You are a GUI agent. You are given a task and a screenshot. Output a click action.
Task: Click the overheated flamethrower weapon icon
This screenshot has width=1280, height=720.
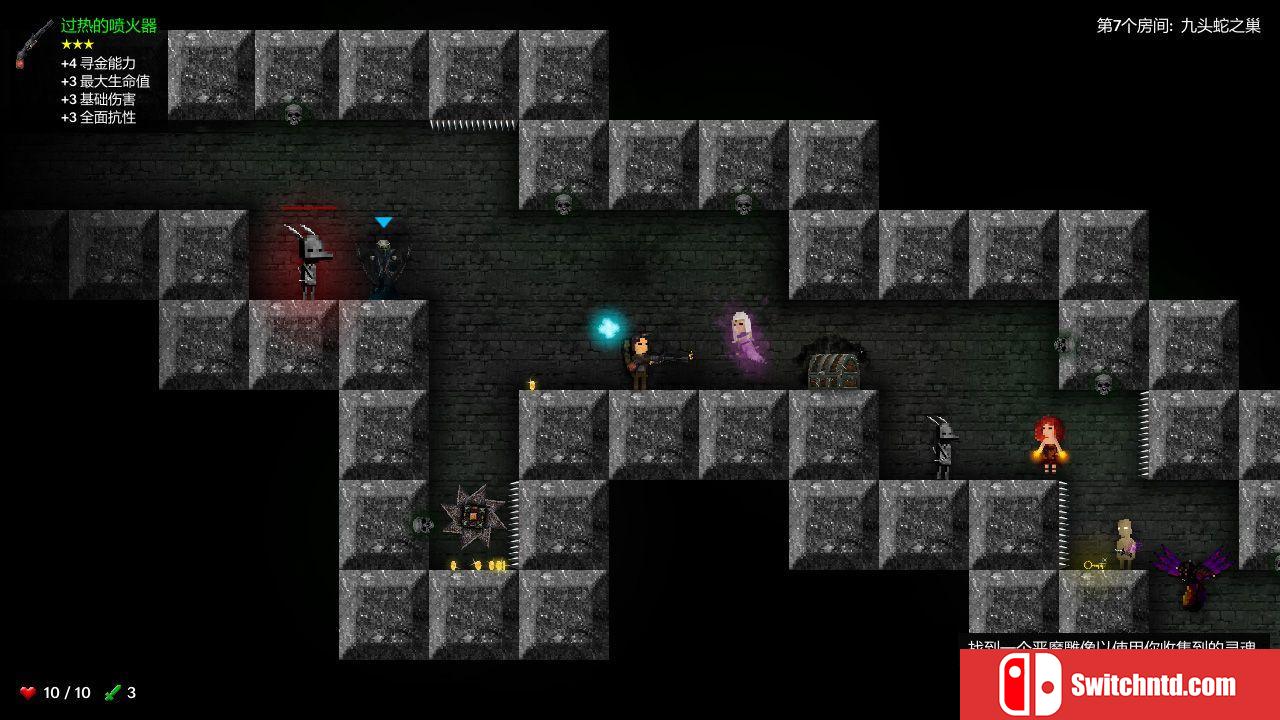(x=34, y=43)
